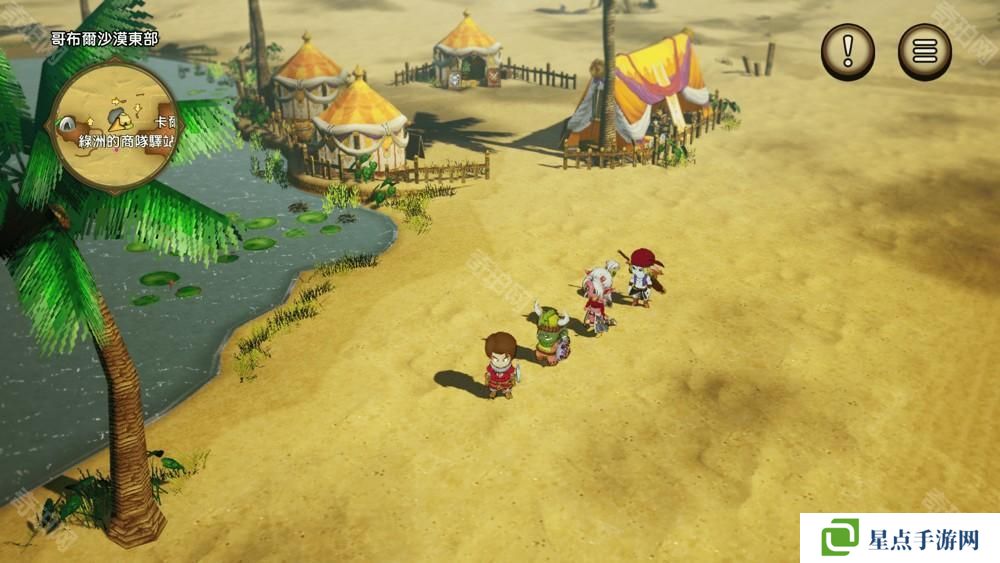Expand the circular desert minimap
1000x563 pixels.
[x=116, y=121]
